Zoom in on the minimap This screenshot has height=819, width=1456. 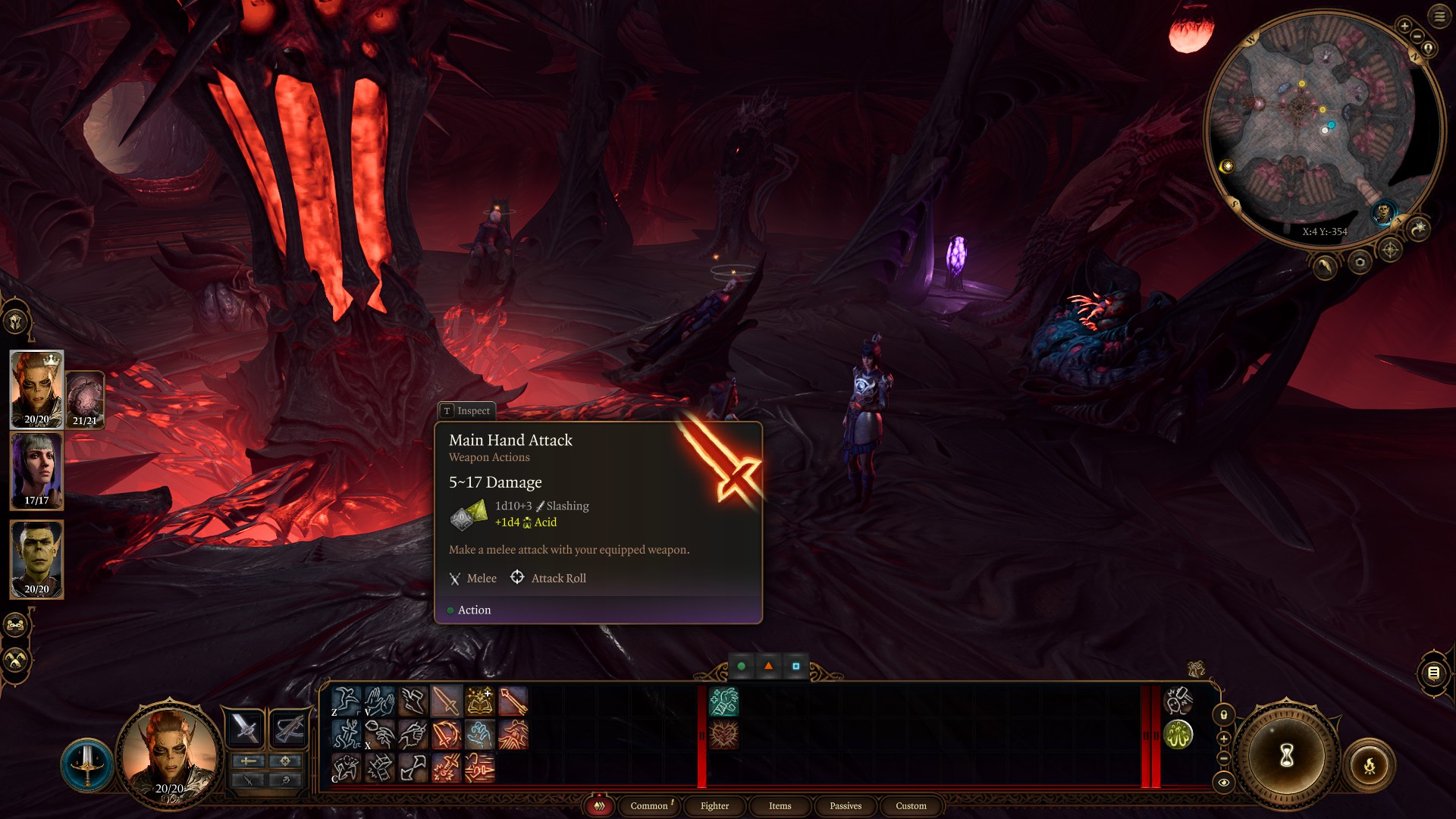click(x=1404, y=27)
